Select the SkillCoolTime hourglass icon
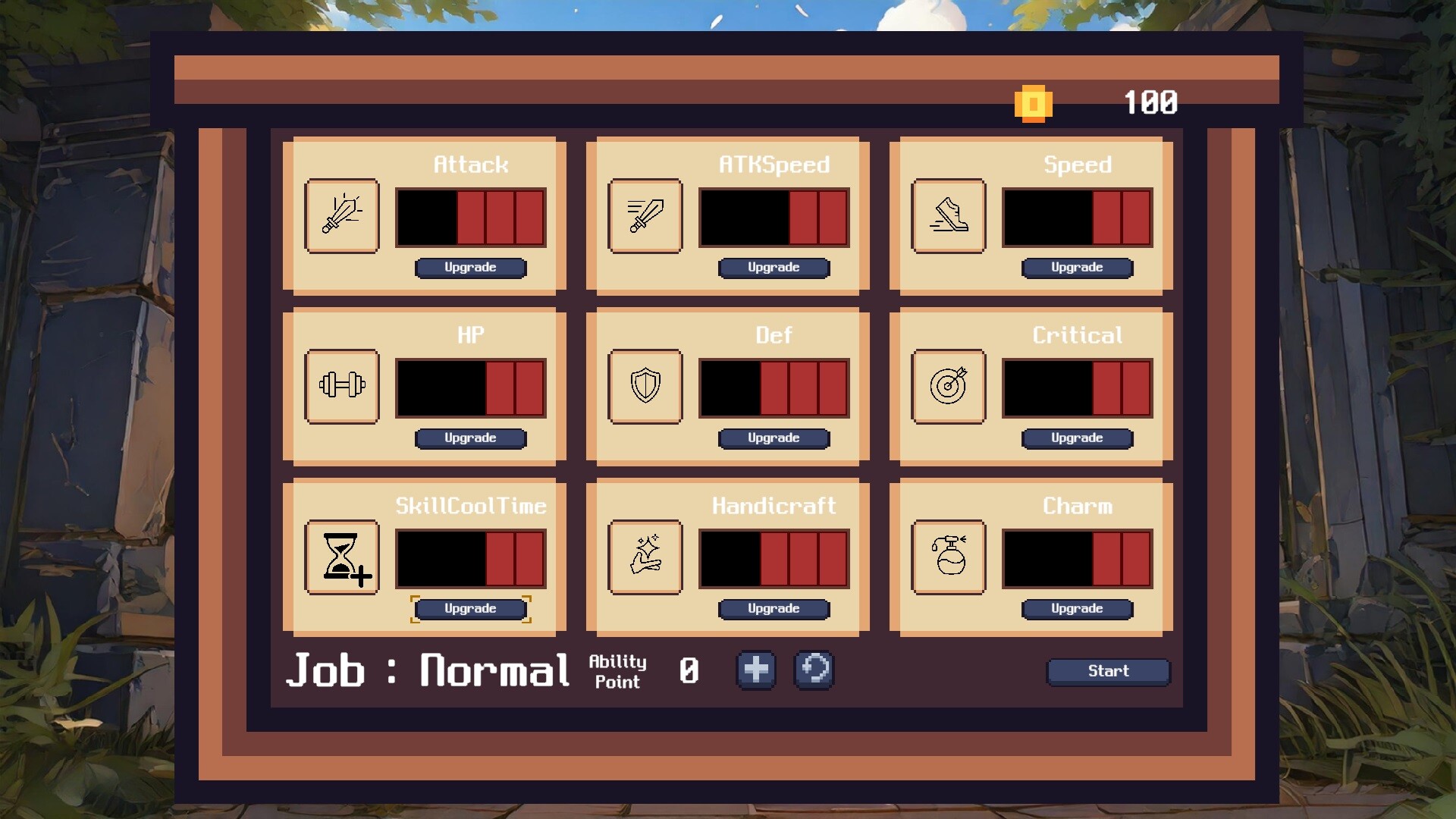Viewport: 1456px width, 819px height. (342, 557)
